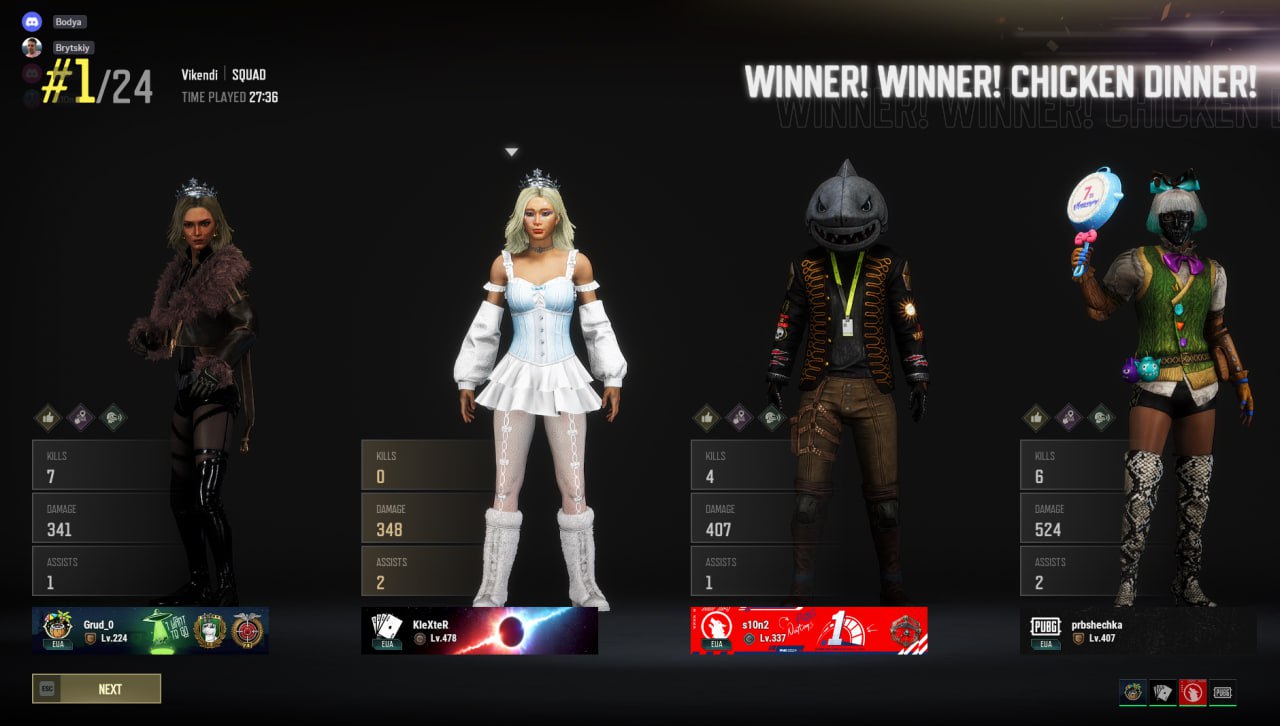Toggle the thumbs-up commendation for prbshechka

point(1034,418)
